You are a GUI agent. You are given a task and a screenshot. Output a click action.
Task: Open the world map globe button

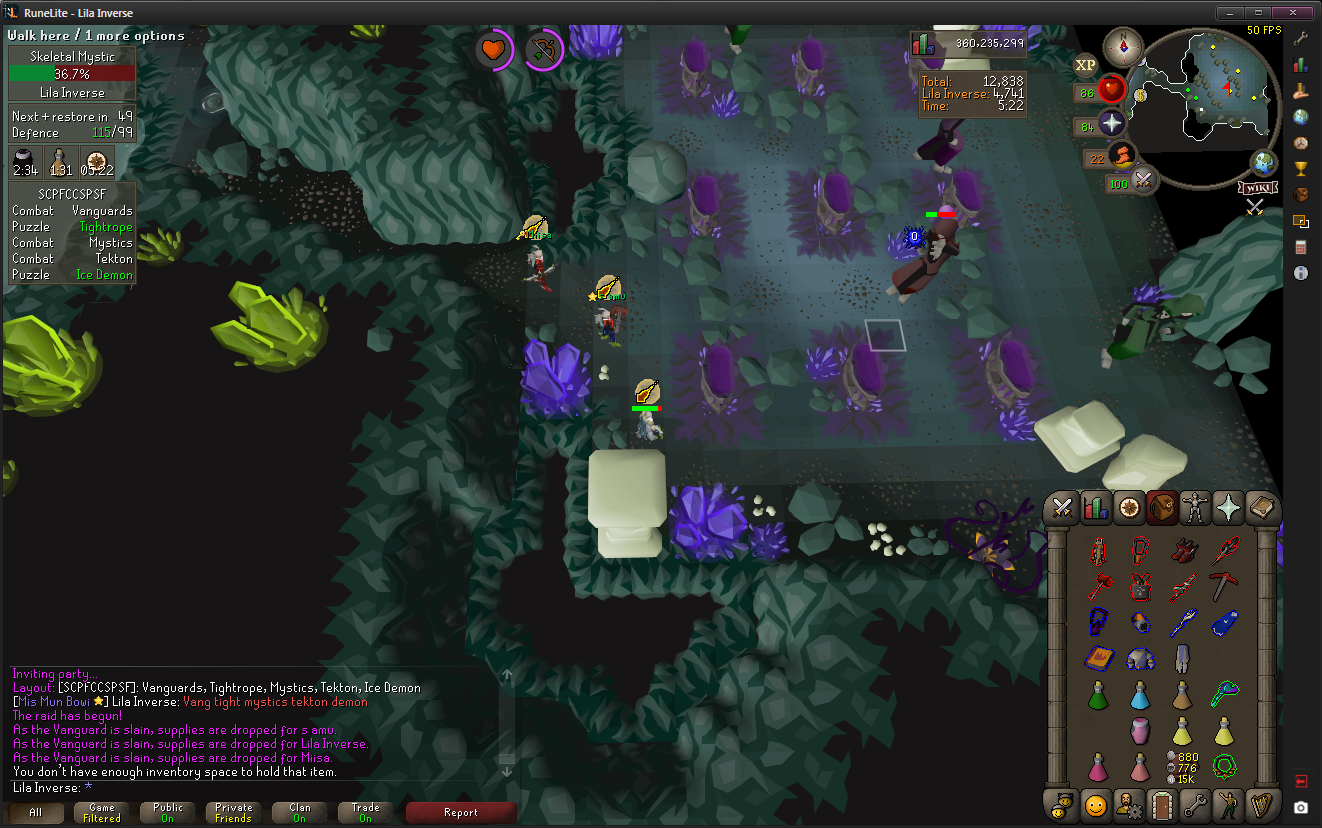tap(1264, 162)
